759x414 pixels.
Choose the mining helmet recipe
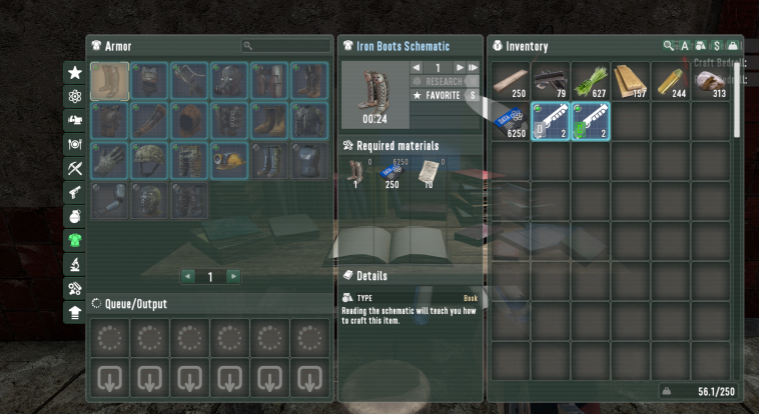230,160
